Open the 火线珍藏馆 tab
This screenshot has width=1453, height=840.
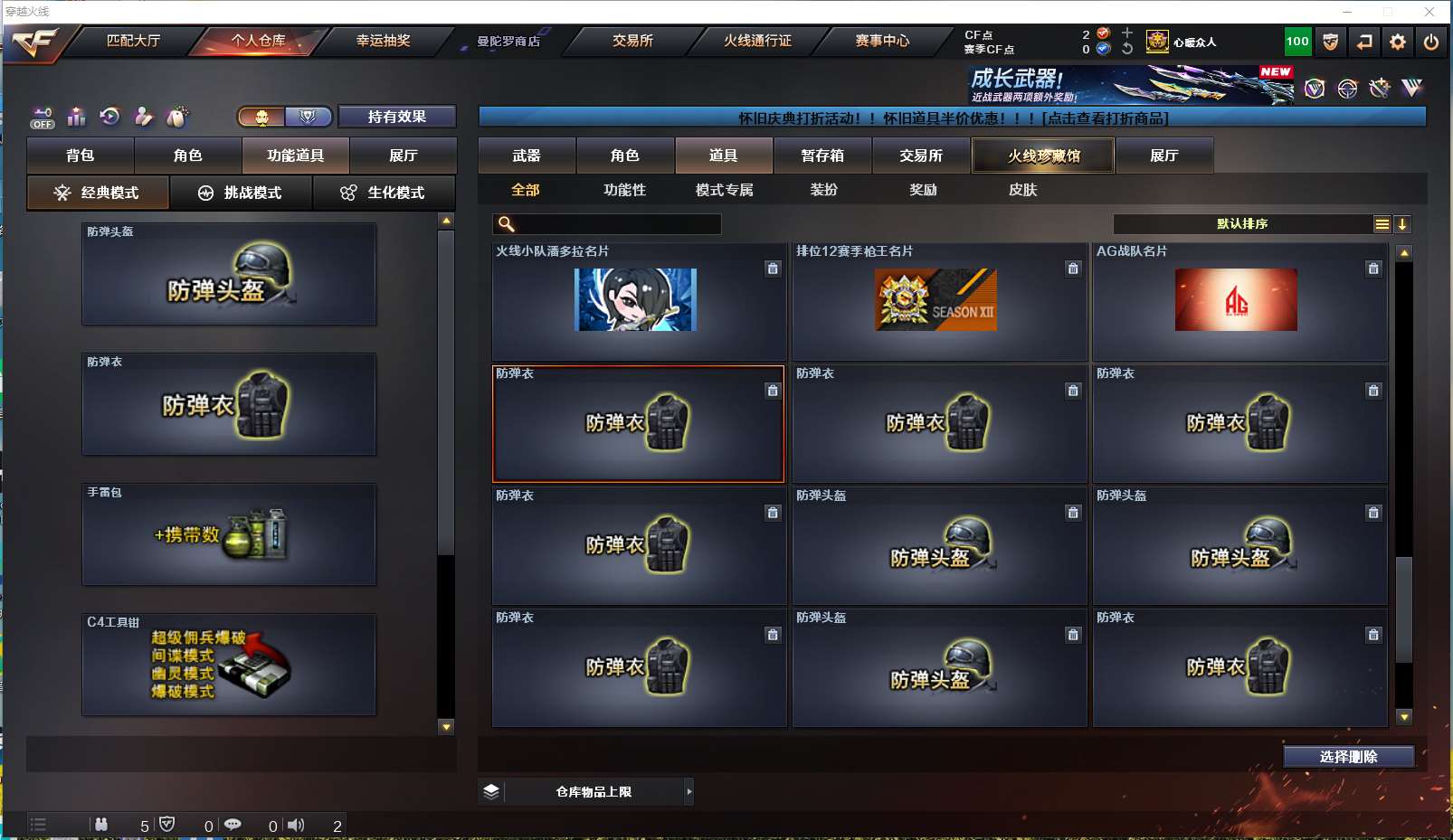tap(1043, 156)
